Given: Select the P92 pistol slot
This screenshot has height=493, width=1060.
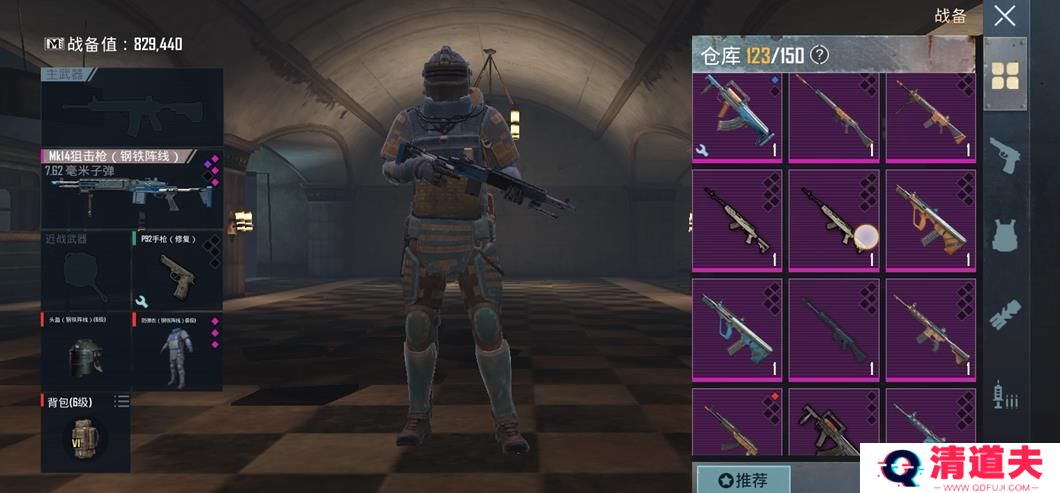Looking at the screenshot, I should click(177, 270).
